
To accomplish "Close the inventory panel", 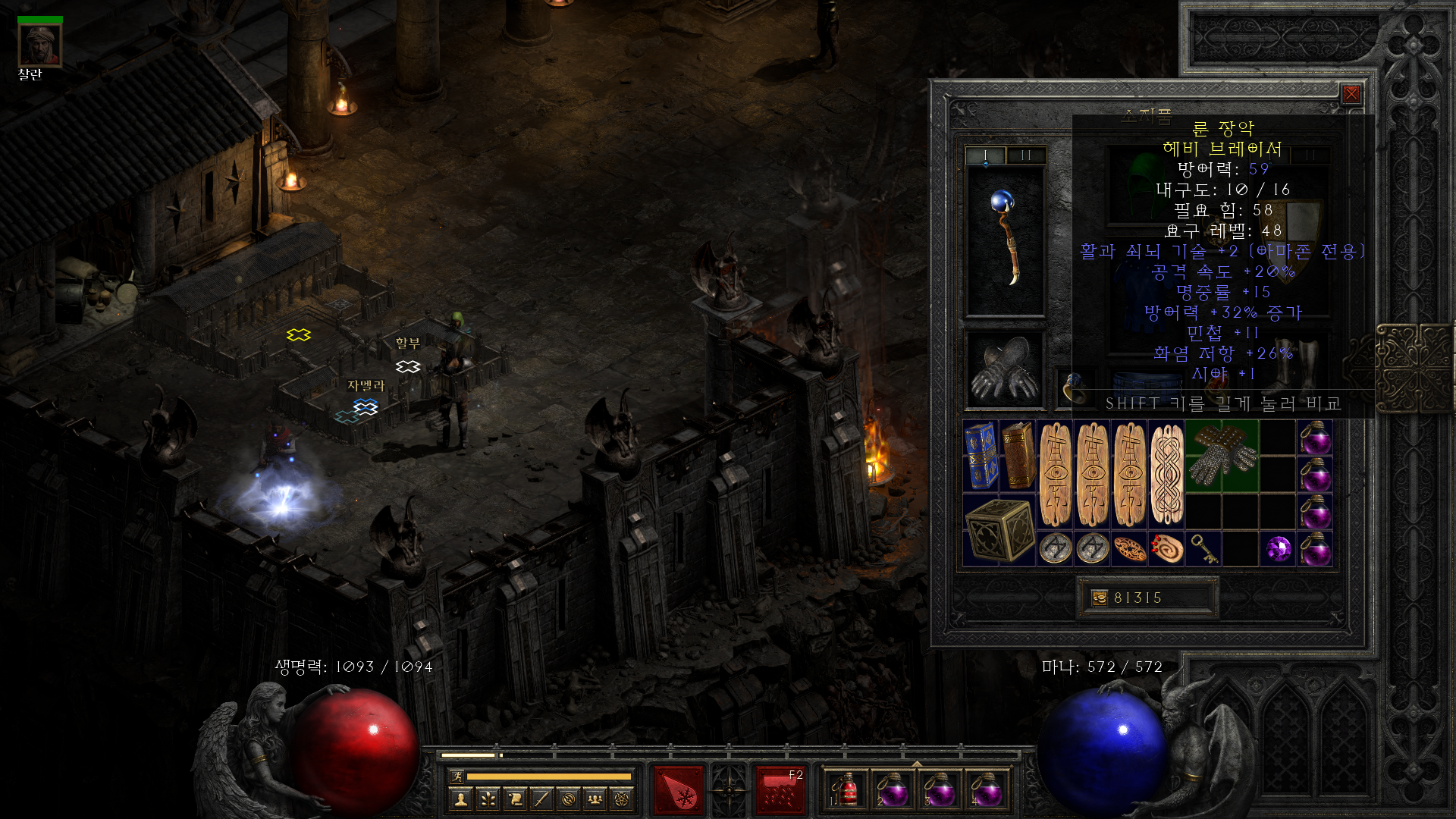I will click(x=1351, y=94).
